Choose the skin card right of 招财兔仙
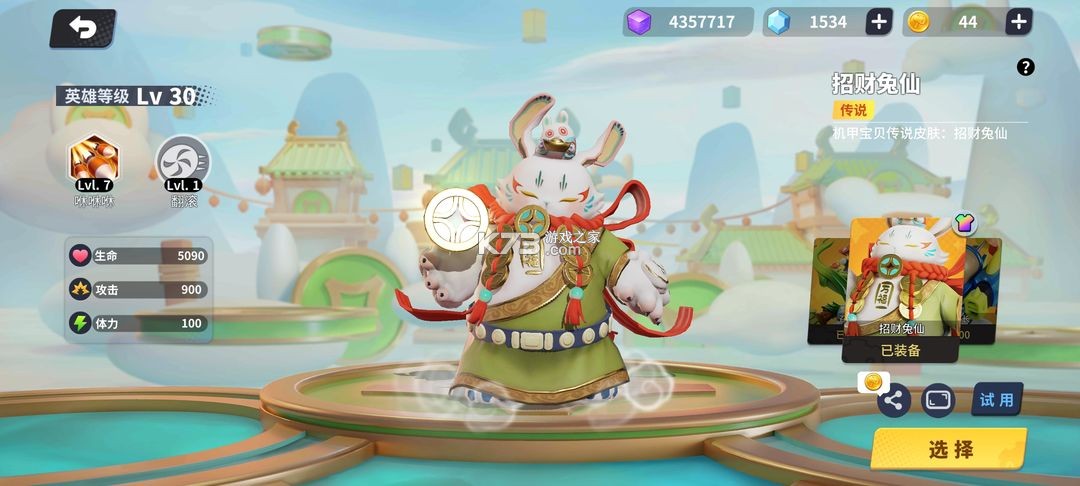This screenshot has width=1080, height=486. 984,290
